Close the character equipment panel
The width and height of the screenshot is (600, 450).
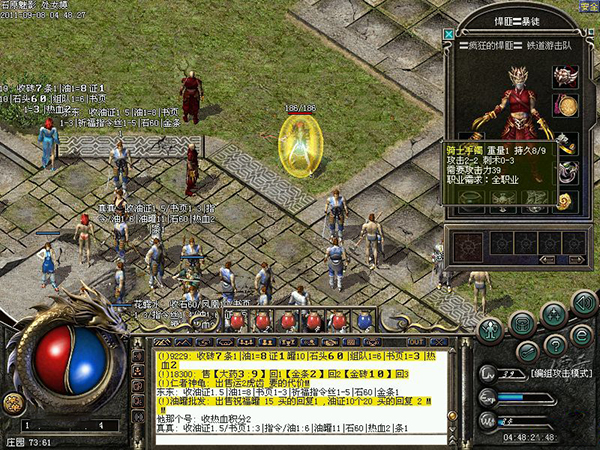(448, 34)
